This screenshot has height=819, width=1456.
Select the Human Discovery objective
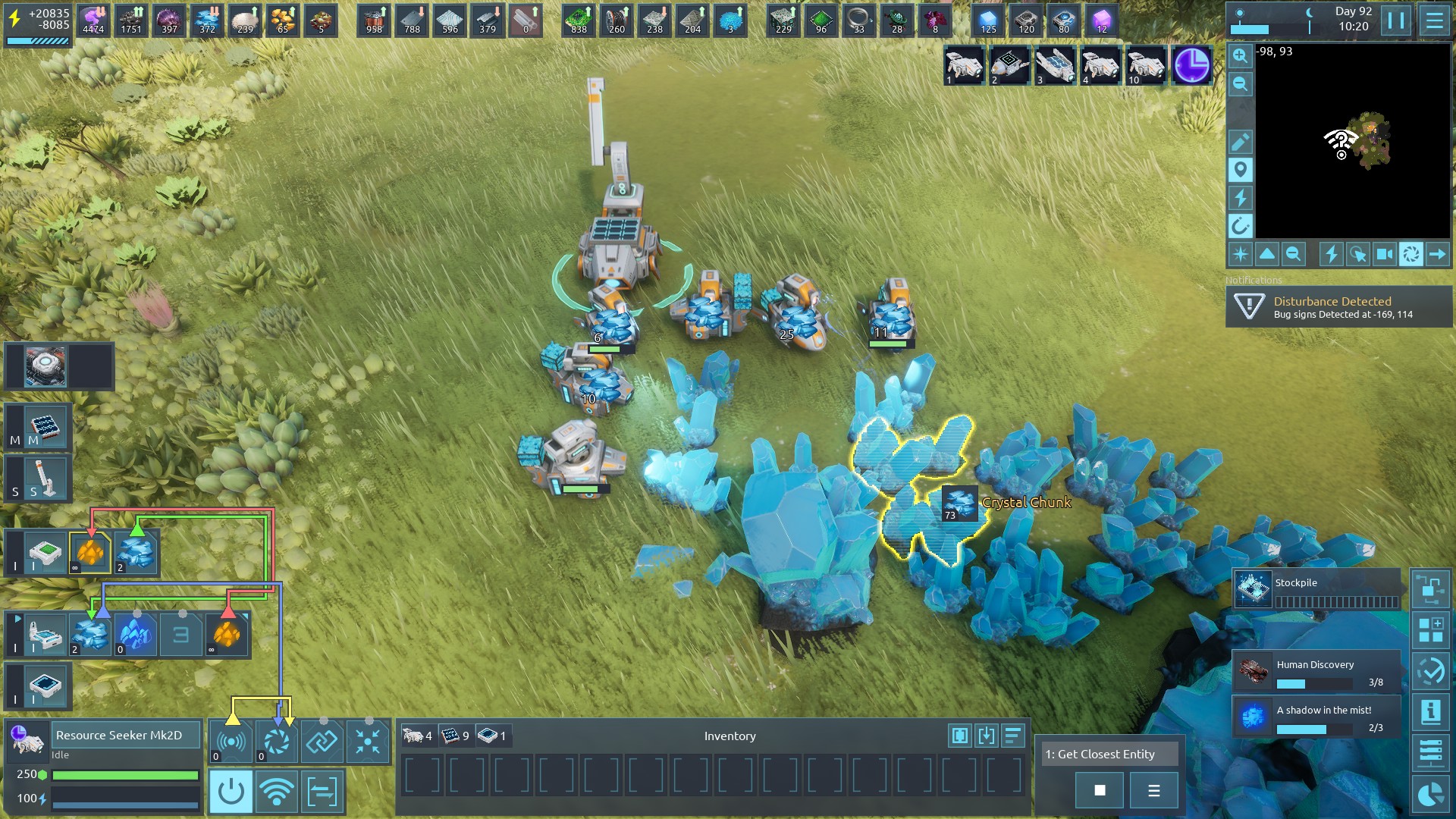1316,672
